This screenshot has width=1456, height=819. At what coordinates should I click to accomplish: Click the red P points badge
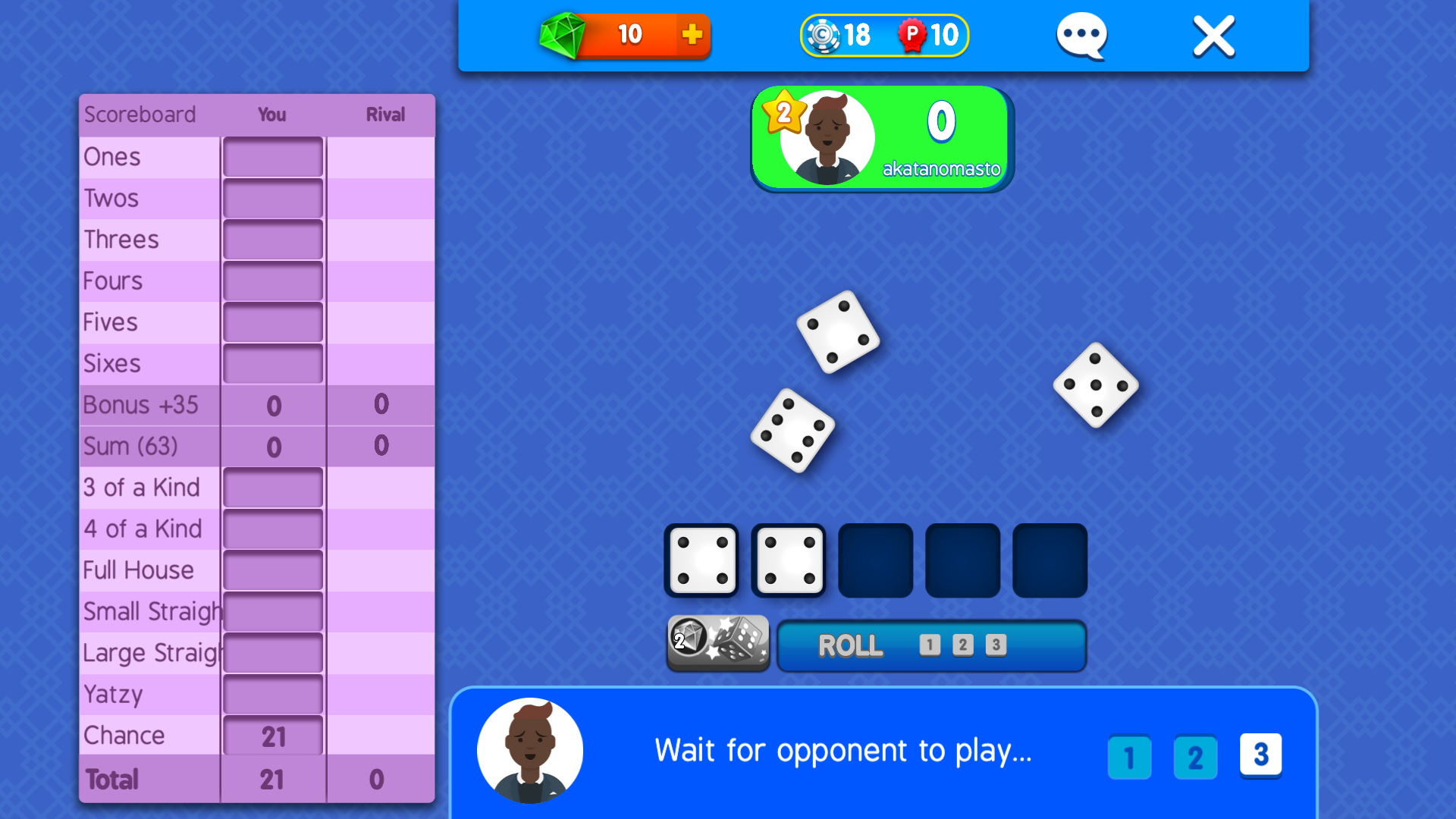912,34
